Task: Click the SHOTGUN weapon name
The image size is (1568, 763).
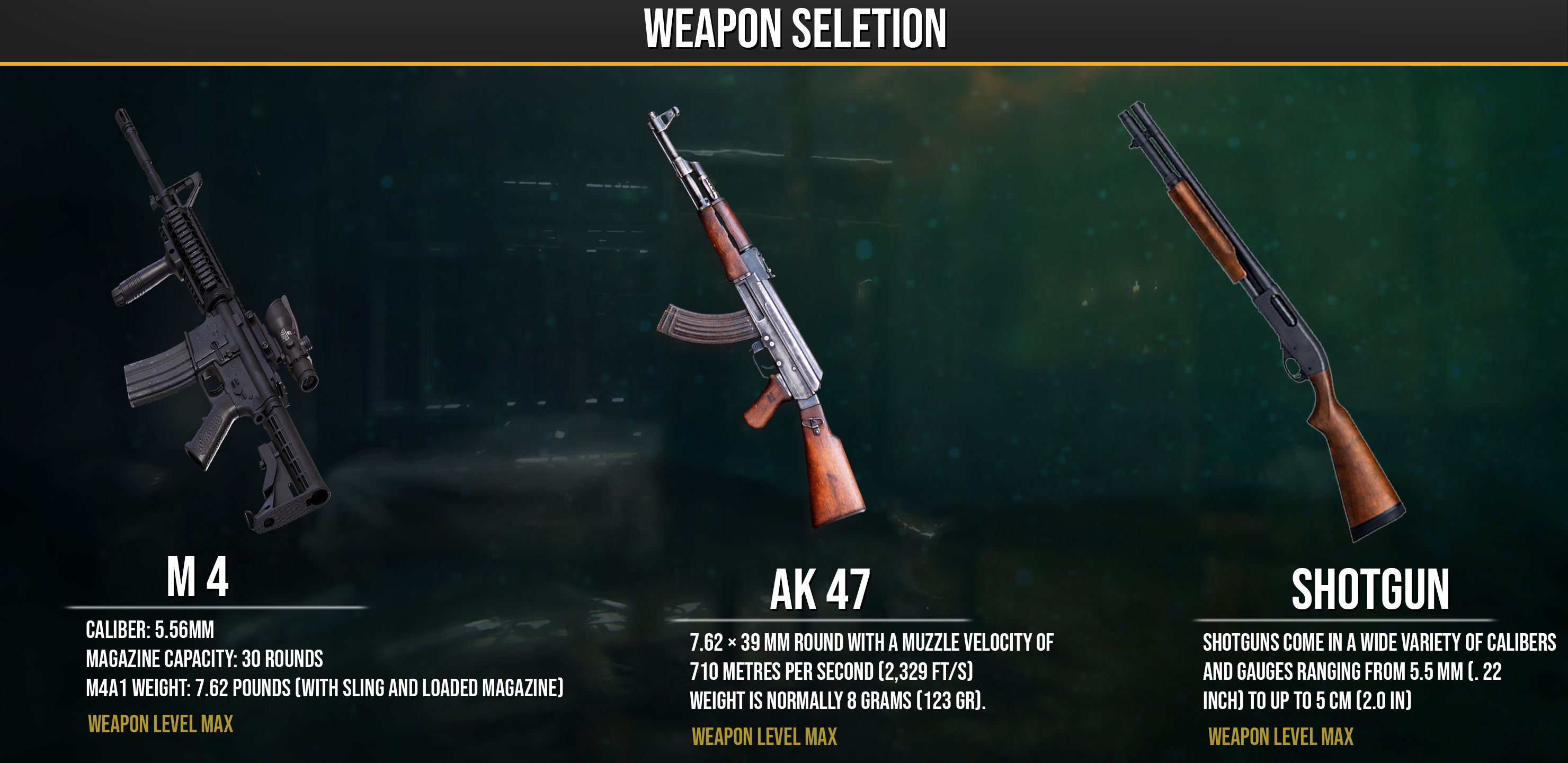Action: click(x=1370, y=589)
